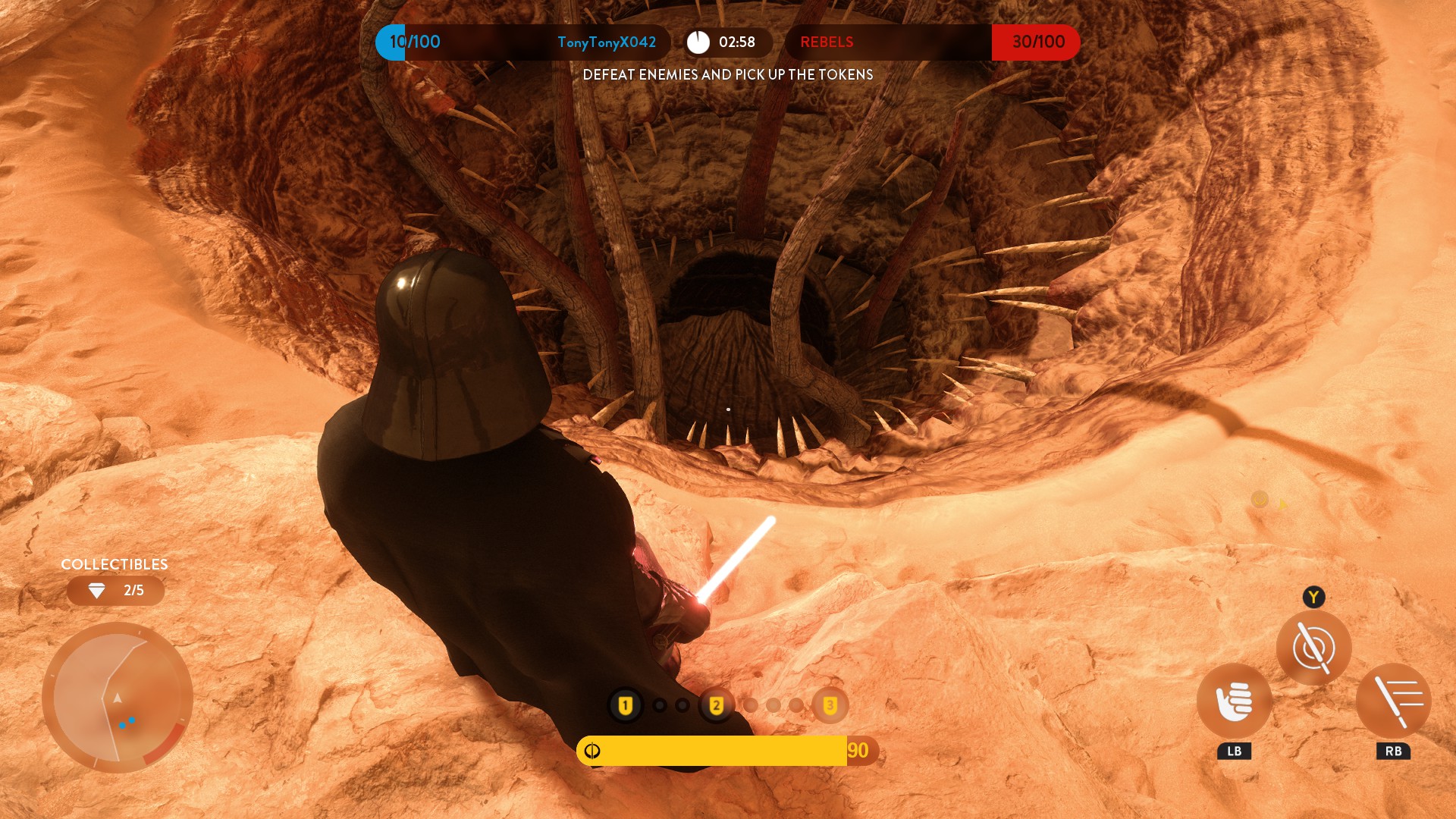Select the faded badge numbered 3
Viewport: 1456px width, 819px height.
tap(830, 705)
